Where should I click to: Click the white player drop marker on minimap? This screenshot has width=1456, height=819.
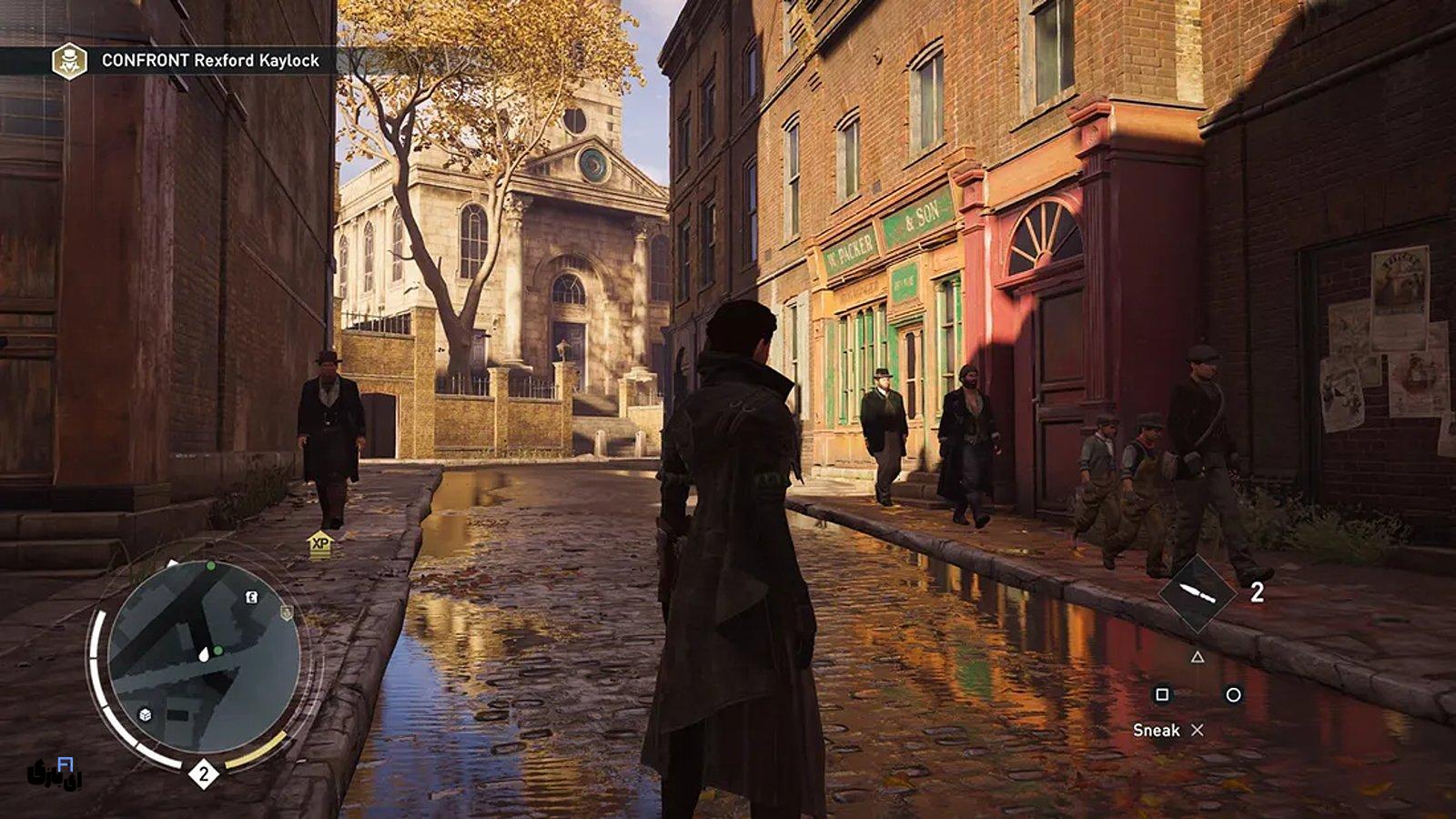click(x=205, y=654)
